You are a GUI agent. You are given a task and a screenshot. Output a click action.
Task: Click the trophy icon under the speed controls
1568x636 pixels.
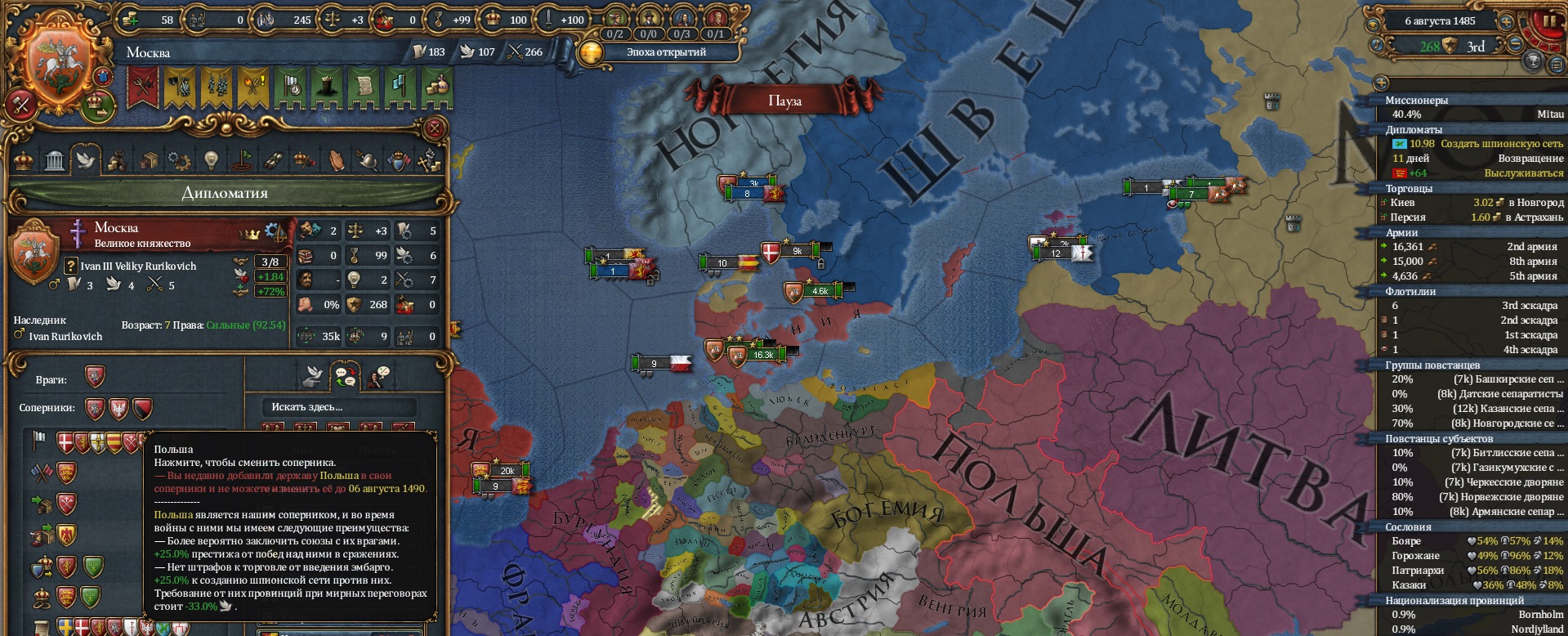[1534, 61]
